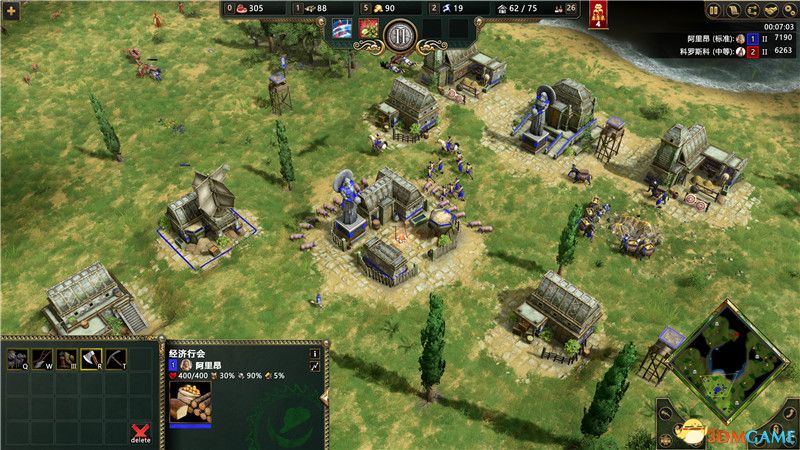Screen dimensions: 800x450
Task: Select the ore pile research icon
Action: pos(17,360)
